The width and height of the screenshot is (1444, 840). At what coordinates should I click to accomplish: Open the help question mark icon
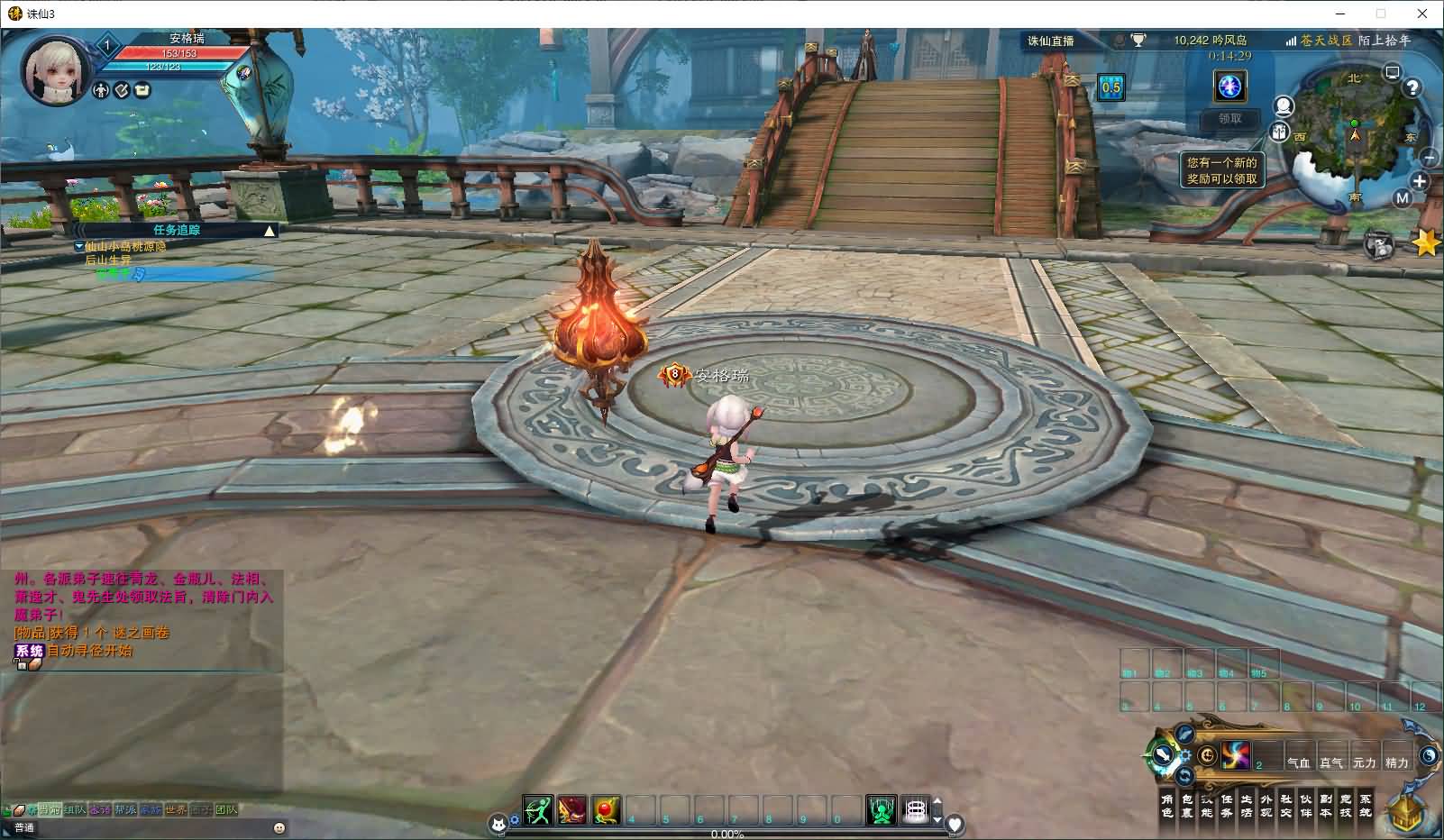pos(1412,87)
